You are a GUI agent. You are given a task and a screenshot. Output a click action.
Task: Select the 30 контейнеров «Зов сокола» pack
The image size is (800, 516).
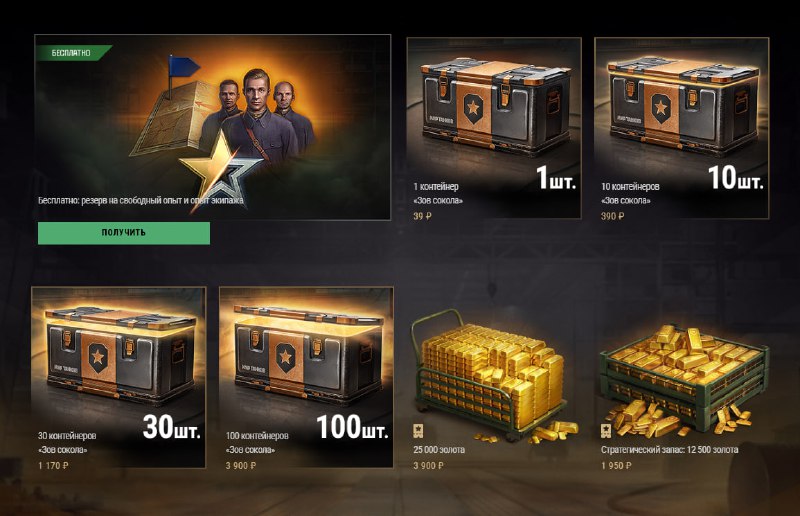click(x=118, y=376)
